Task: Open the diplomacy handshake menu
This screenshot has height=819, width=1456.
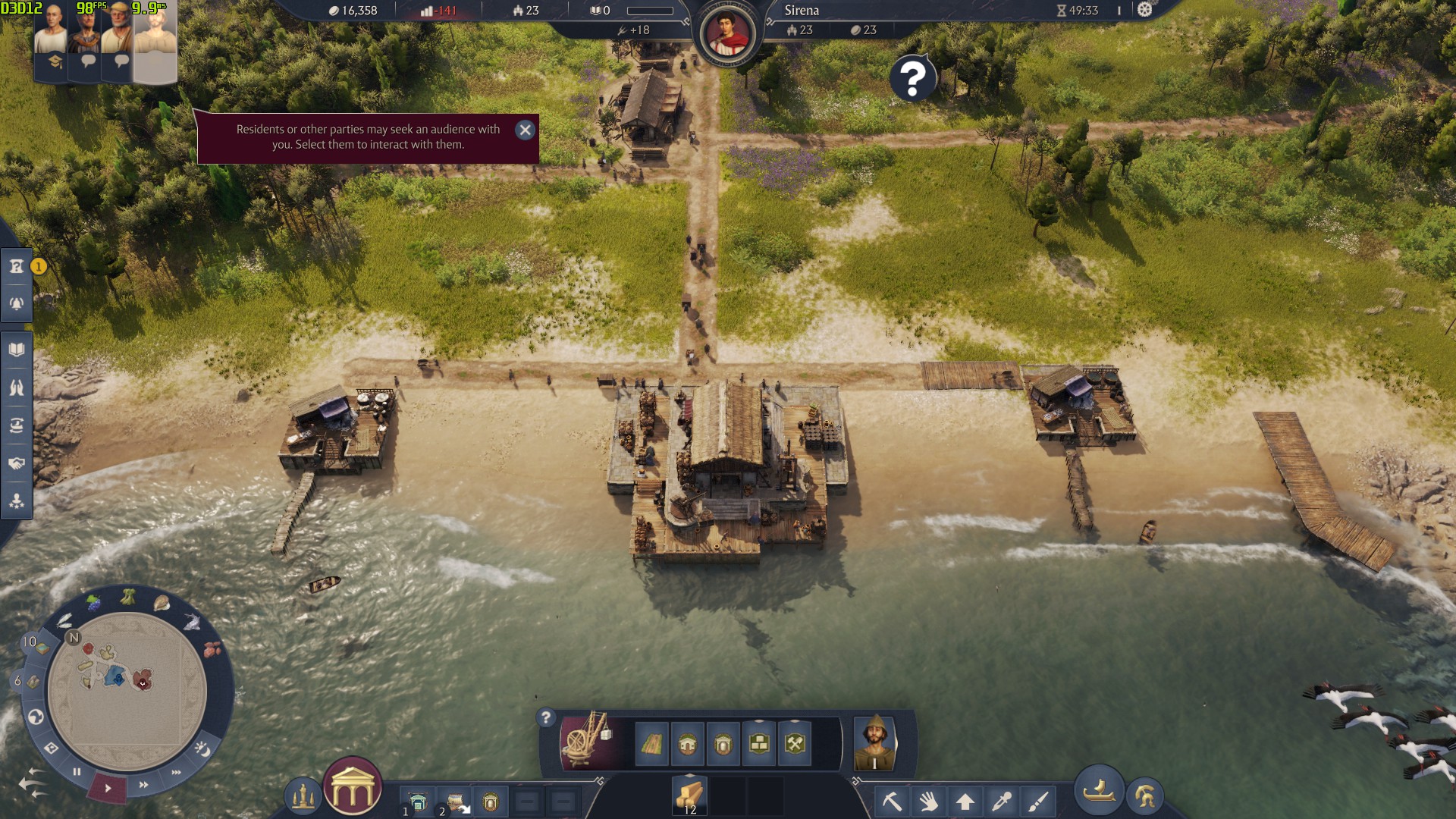Action: click(x=17, y=463)
